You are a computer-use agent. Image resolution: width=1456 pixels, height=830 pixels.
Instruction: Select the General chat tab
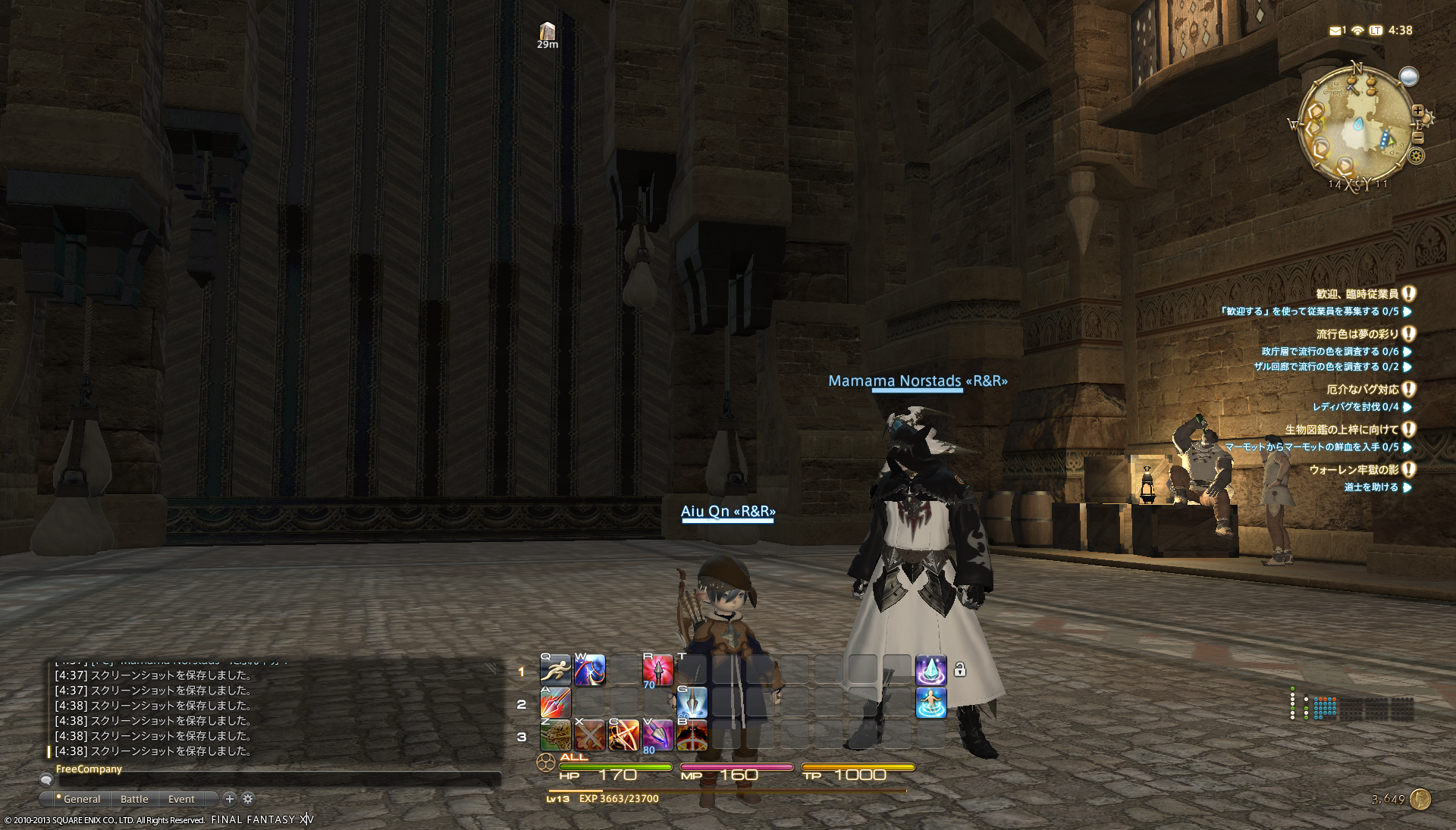pos(81,799)
